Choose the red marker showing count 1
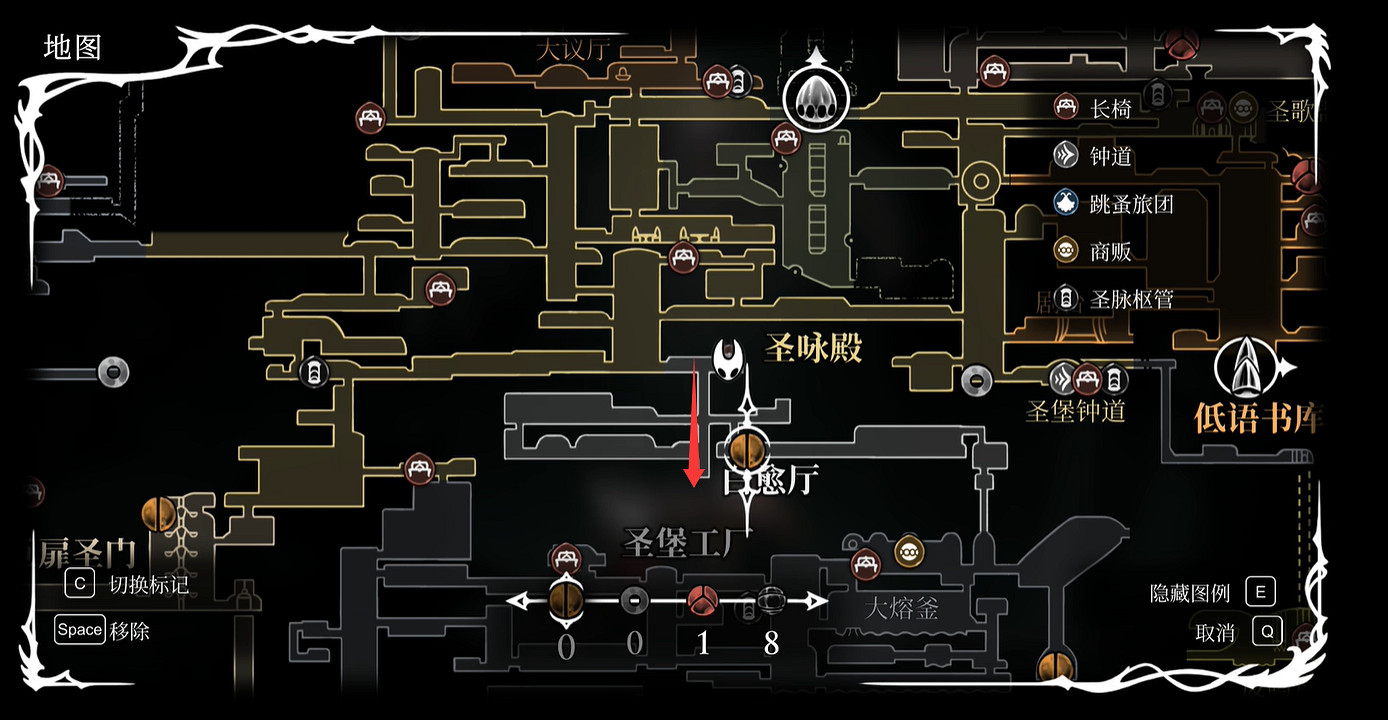The height and width of the screenshot is (720, 1388). tap(703, 602)
